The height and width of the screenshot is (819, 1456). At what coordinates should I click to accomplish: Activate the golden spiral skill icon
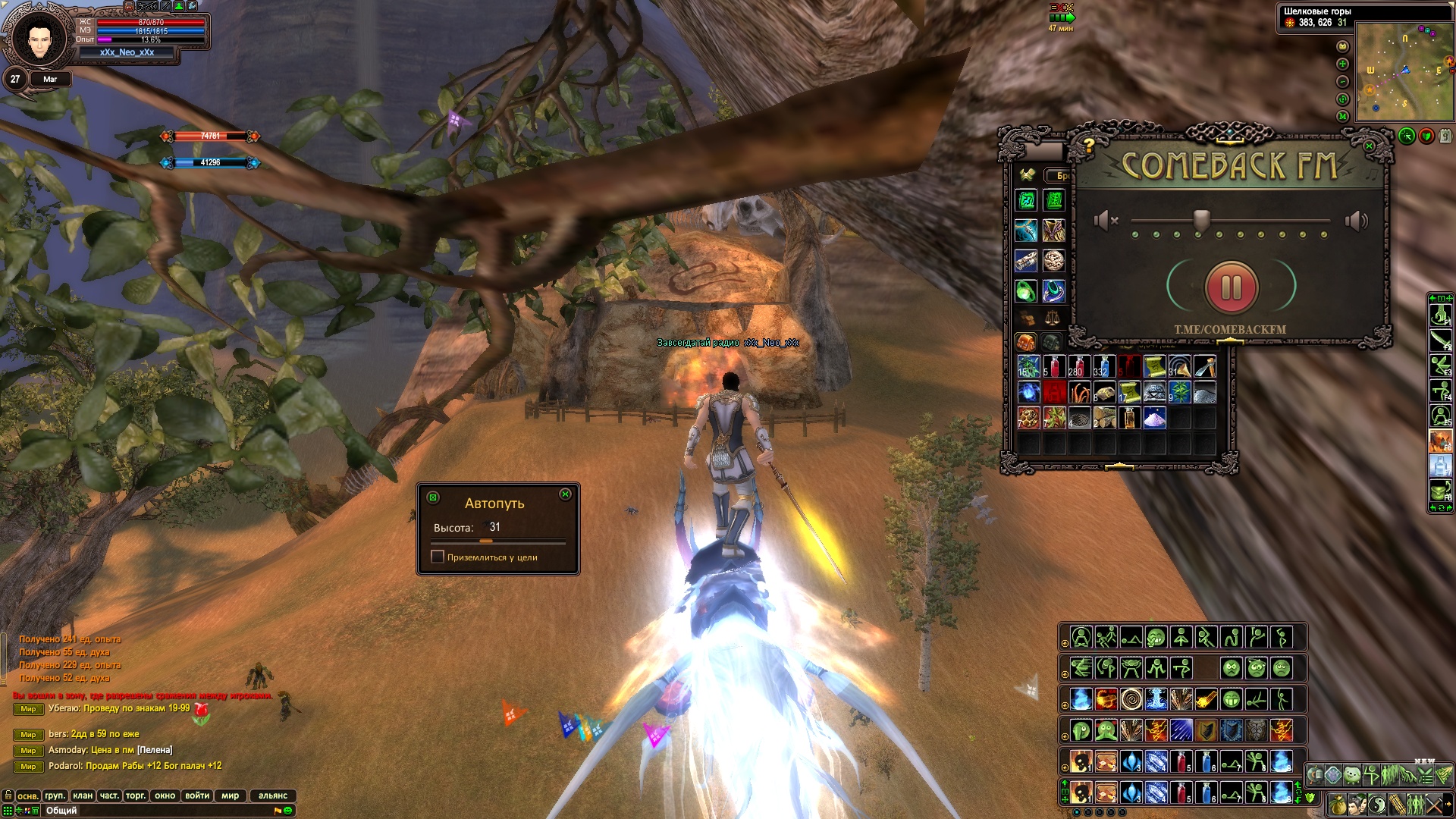click(x=1131, y=699)
